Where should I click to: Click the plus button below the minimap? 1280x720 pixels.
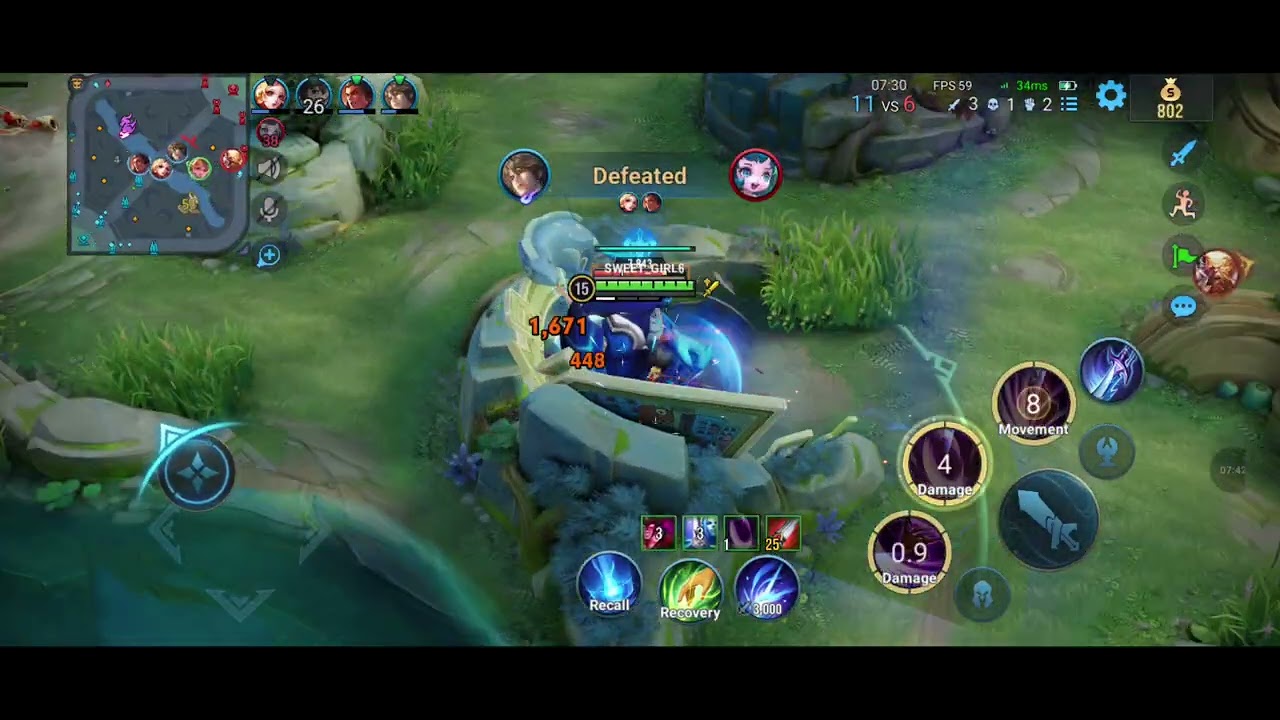[269, 256]
